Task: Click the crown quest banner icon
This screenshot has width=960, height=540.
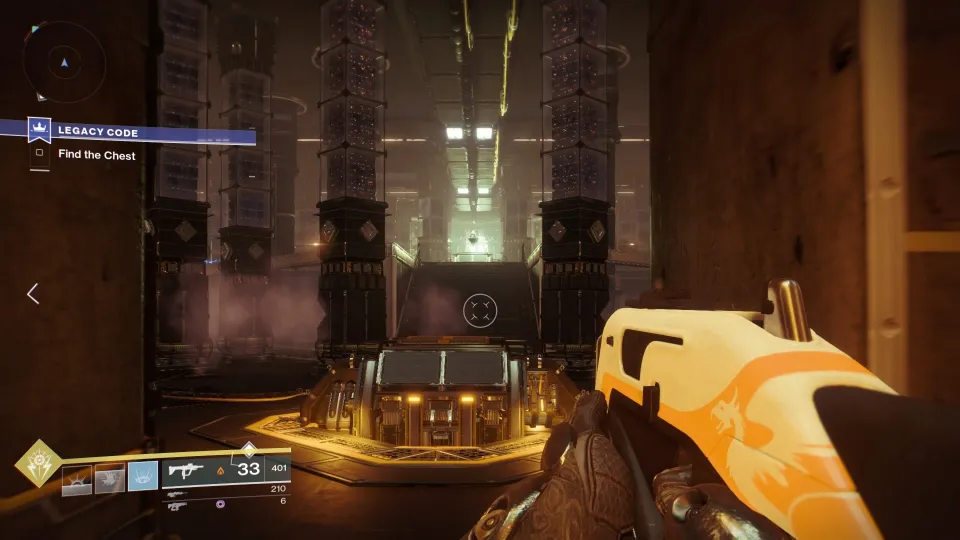Action: tap(39, 131)
